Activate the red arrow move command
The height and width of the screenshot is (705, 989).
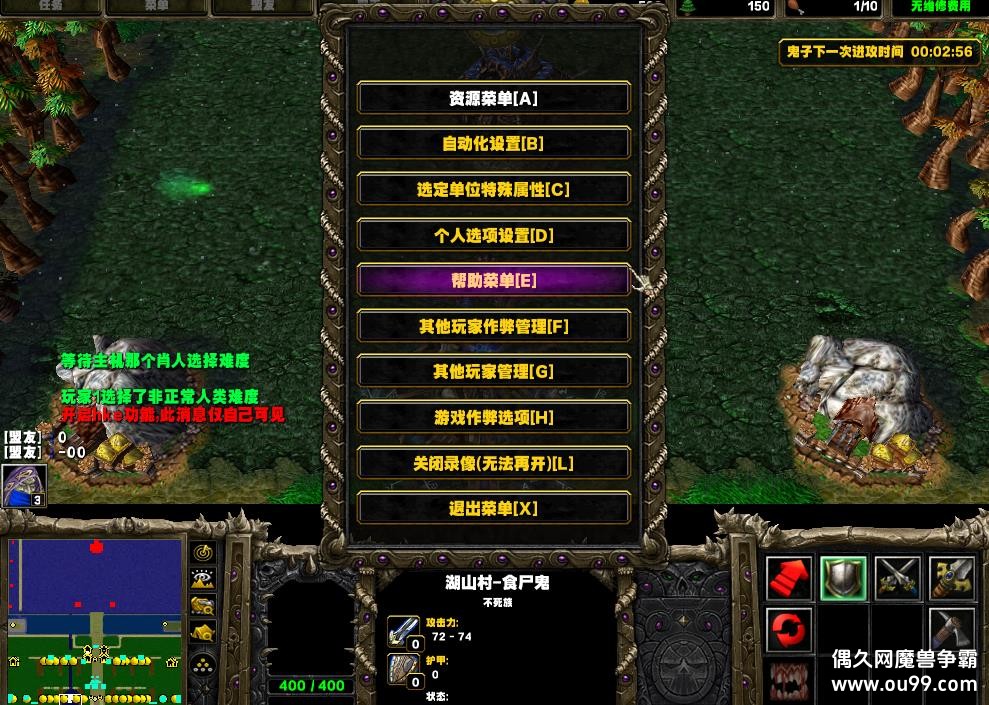[x=790, y=578]
